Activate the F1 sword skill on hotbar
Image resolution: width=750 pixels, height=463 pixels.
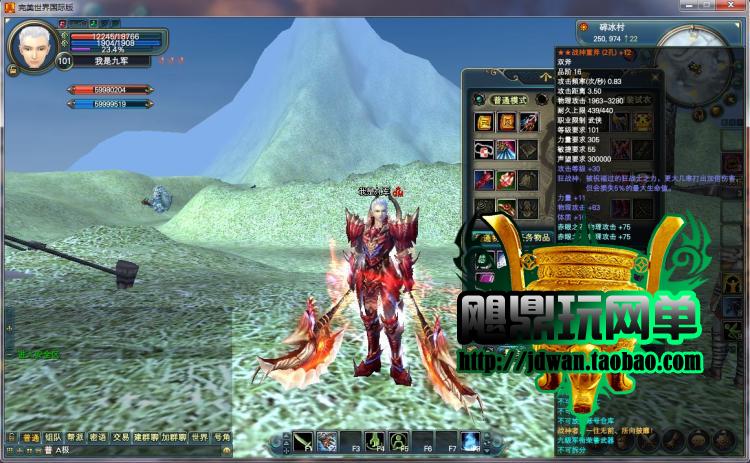tap(304, 440)
